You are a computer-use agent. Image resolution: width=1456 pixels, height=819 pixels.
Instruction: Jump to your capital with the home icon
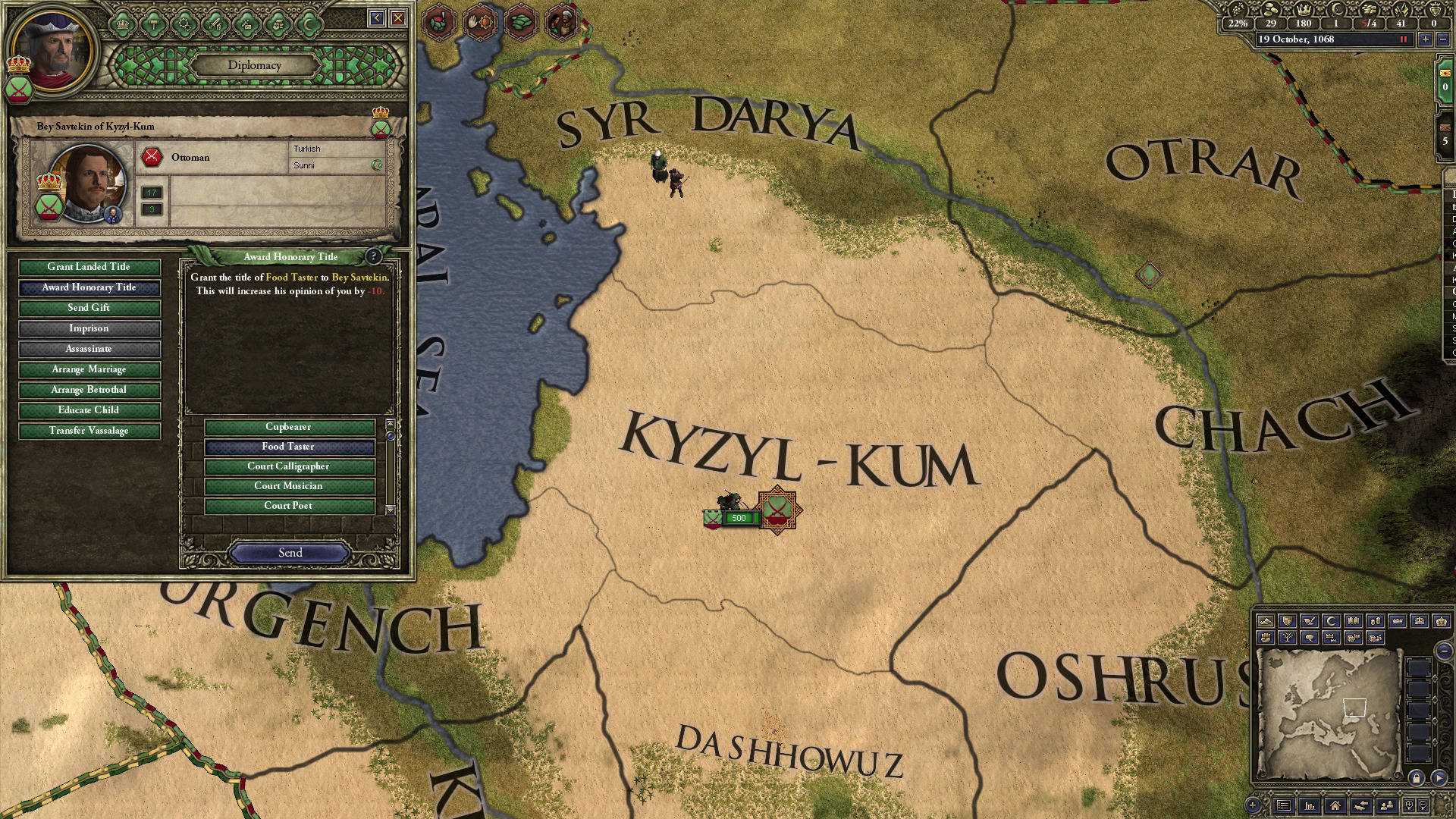tap(1336, 805)
